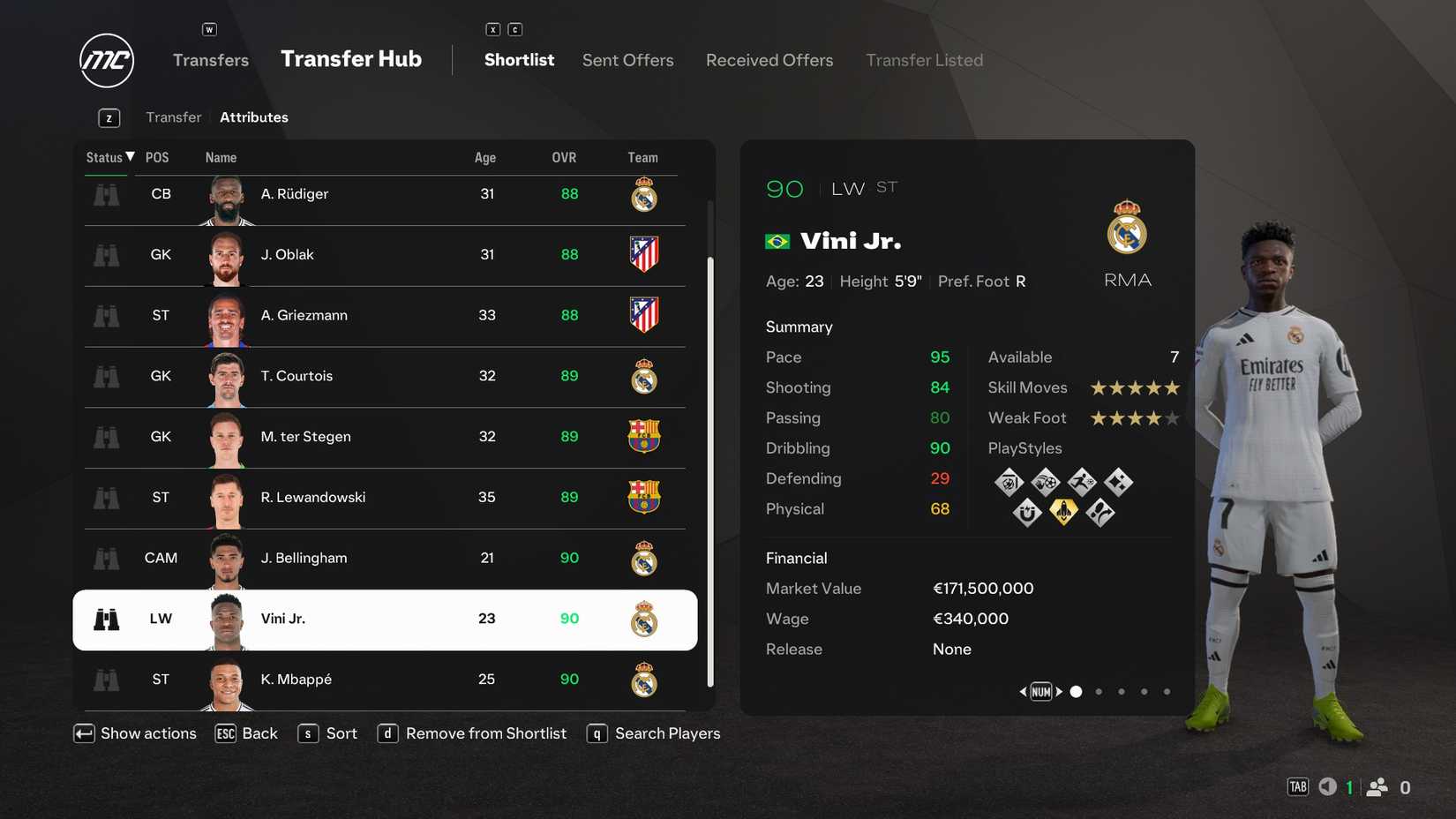Screen dimensions: 1456x819
Task: Click the left arrow beside the NUM indicator
Action: pyautogui.click(x=1023, y=692)
